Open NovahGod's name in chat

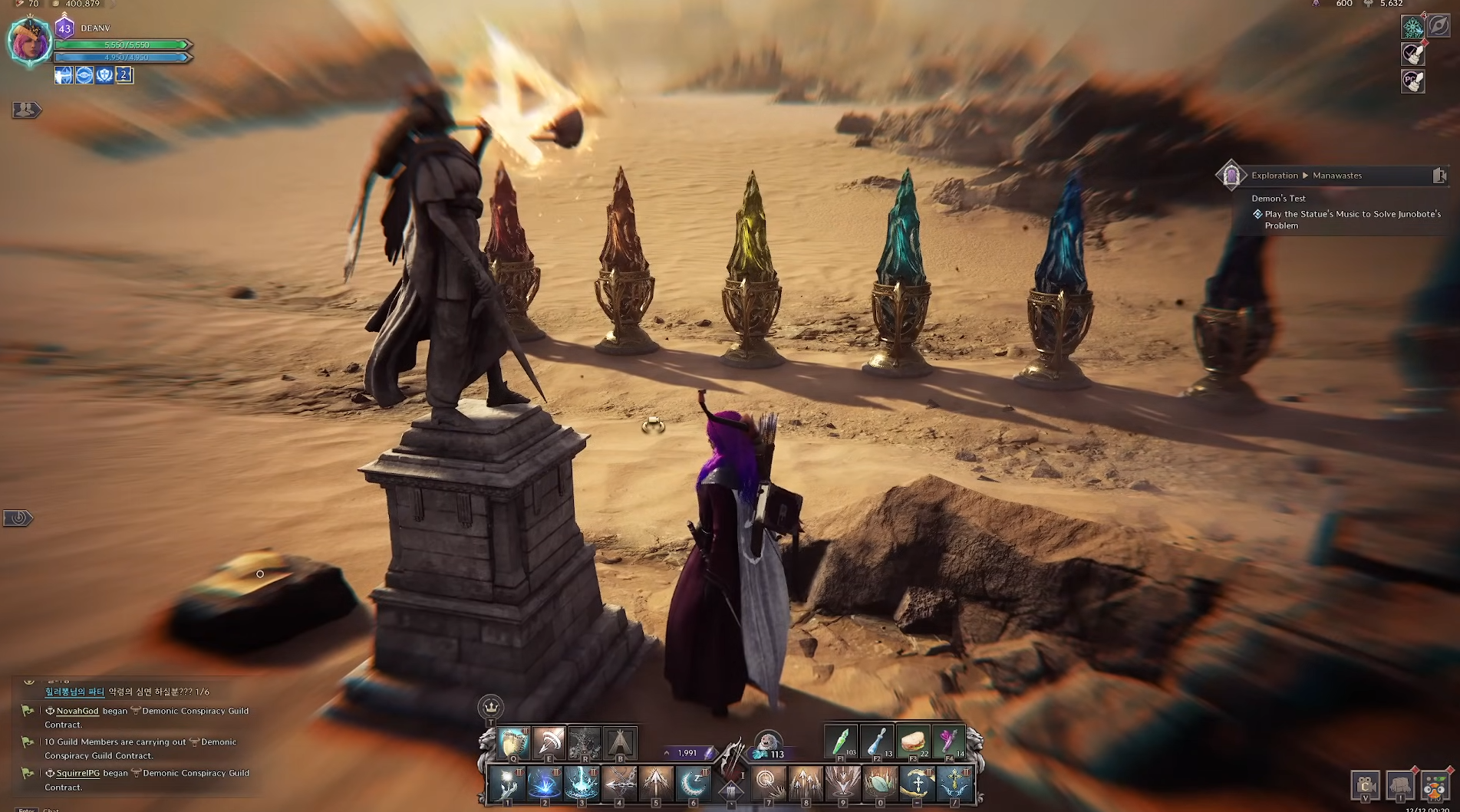tap(77, 711)
